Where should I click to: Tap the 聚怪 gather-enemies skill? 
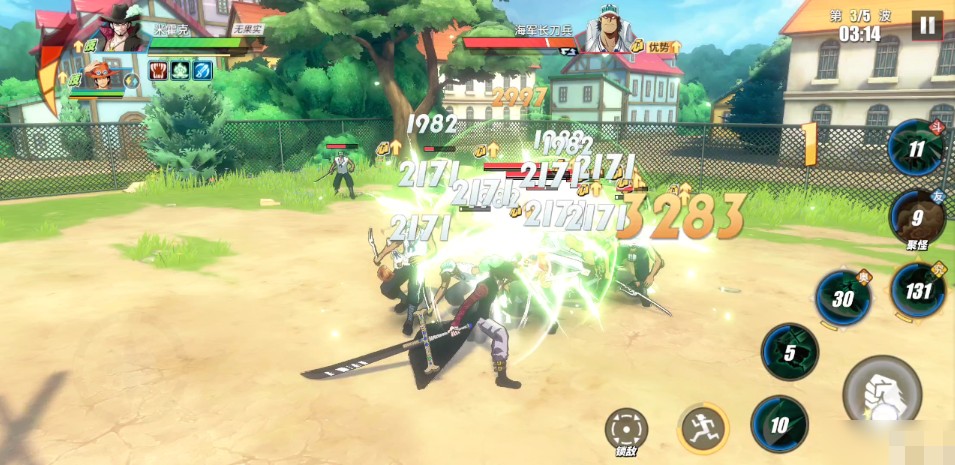pos(916,220)
